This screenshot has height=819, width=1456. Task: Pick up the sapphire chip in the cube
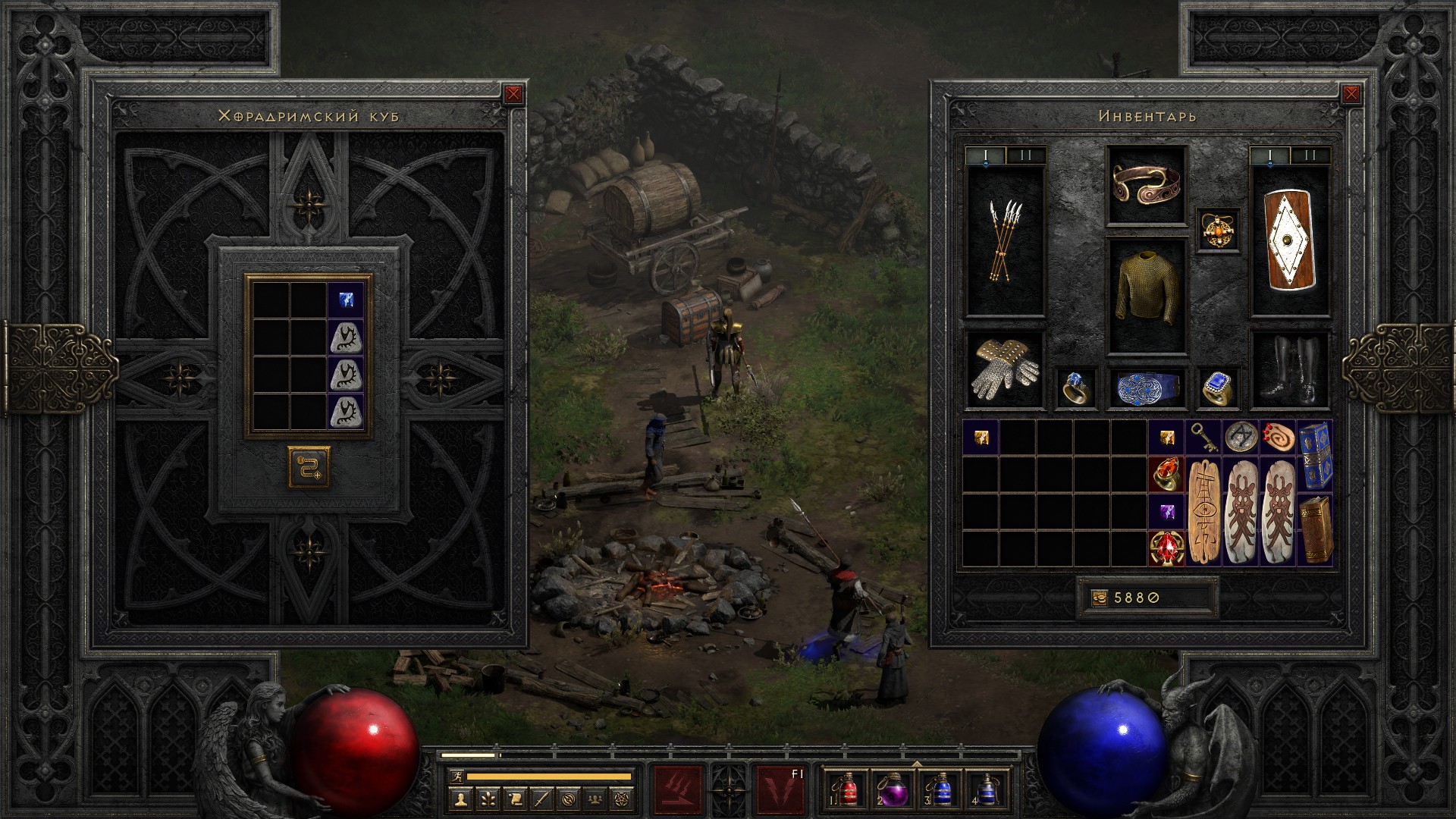(346, 300)
